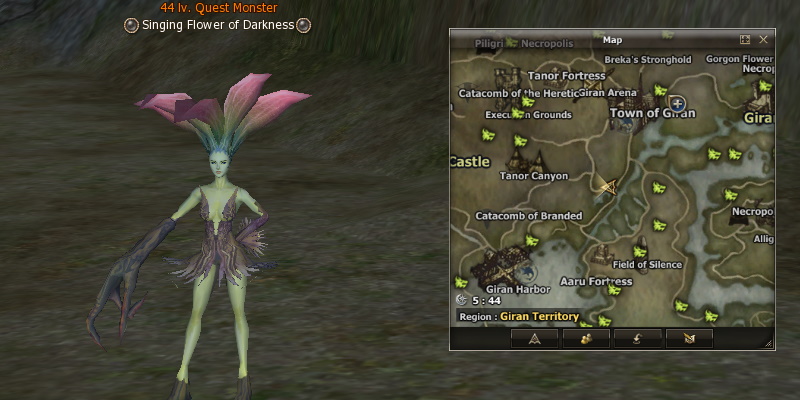Click the Singing Flower of Darkness name label
Image resolution: width=800 pixels, height=400 pixels.
click(217, 25)
